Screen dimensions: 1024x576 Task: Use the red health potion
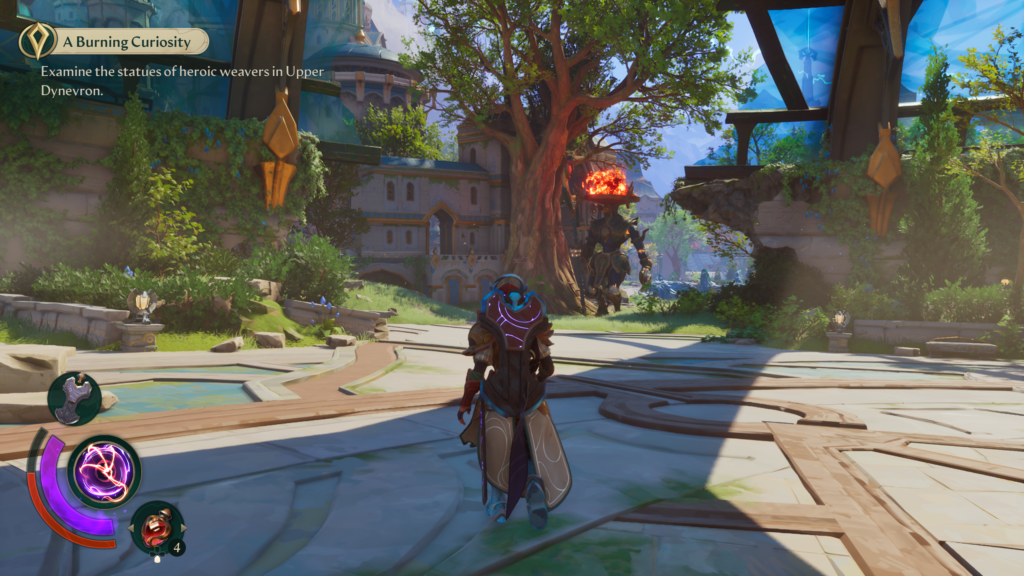pyautogui.click(x=157, y=527)
